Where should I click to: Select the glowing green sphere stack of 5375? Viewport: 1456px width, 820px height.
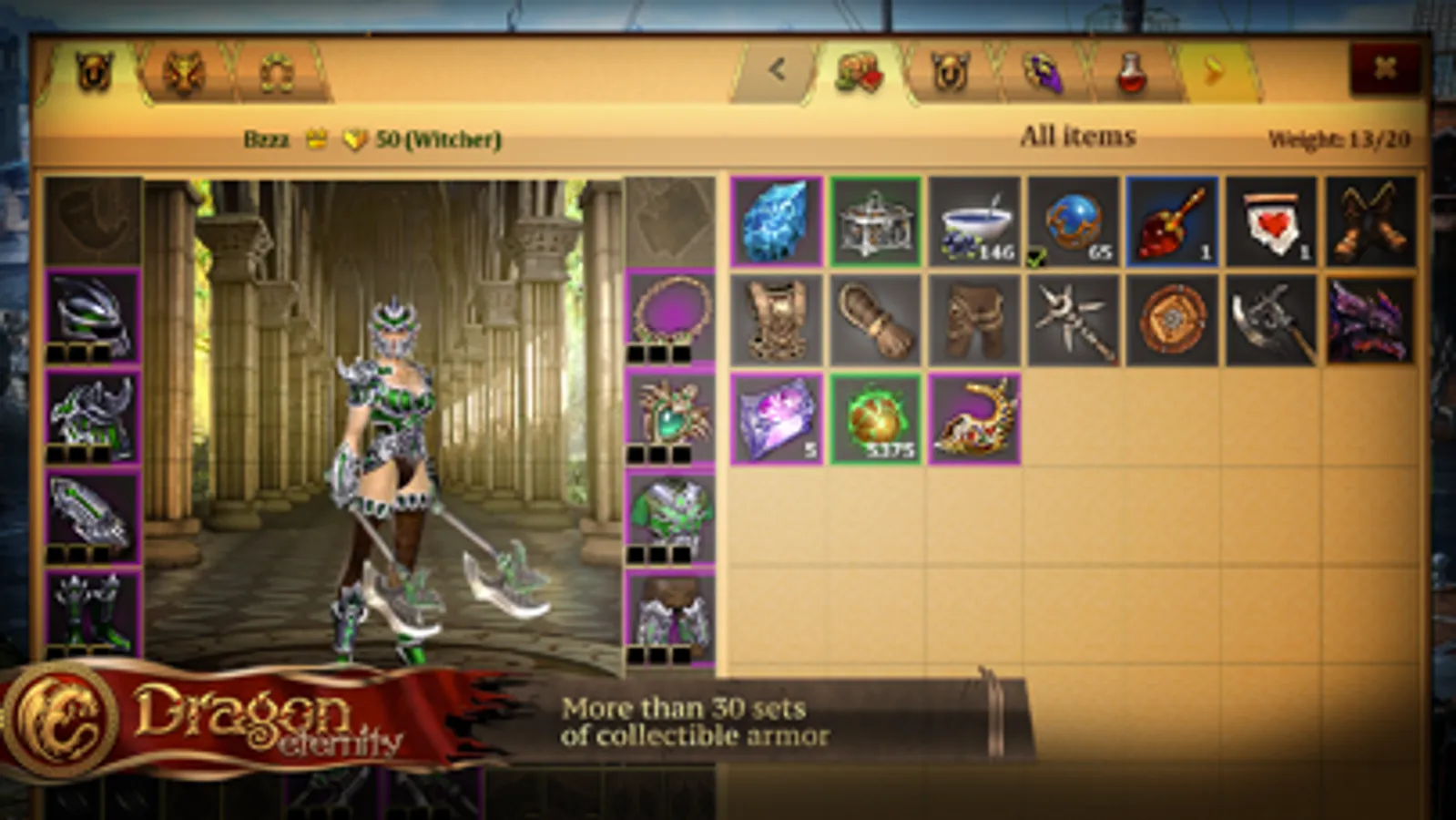(x=874, y=417)
